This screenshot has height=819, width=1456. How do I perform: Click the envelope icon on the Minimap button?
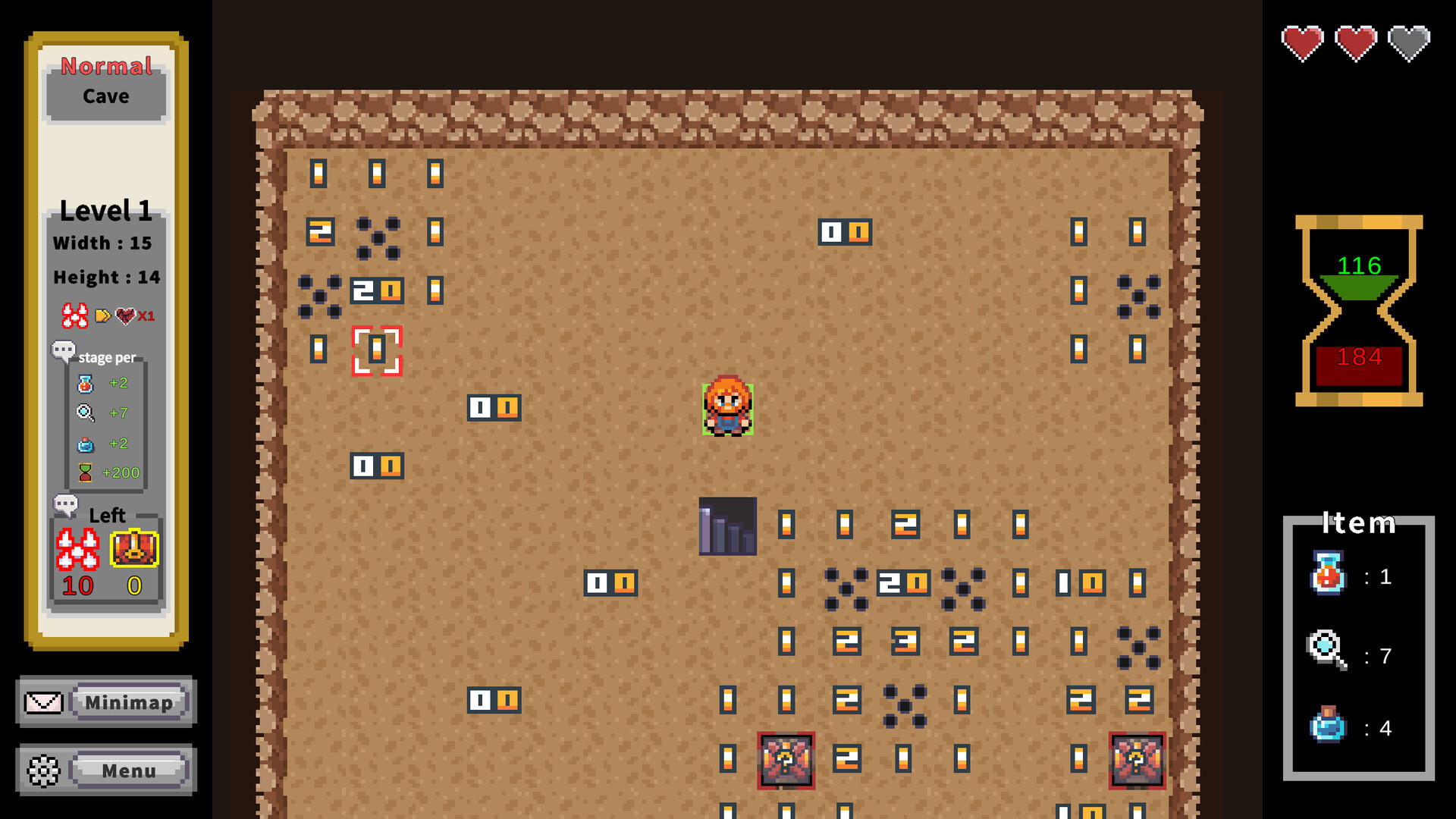pos(43,702)
